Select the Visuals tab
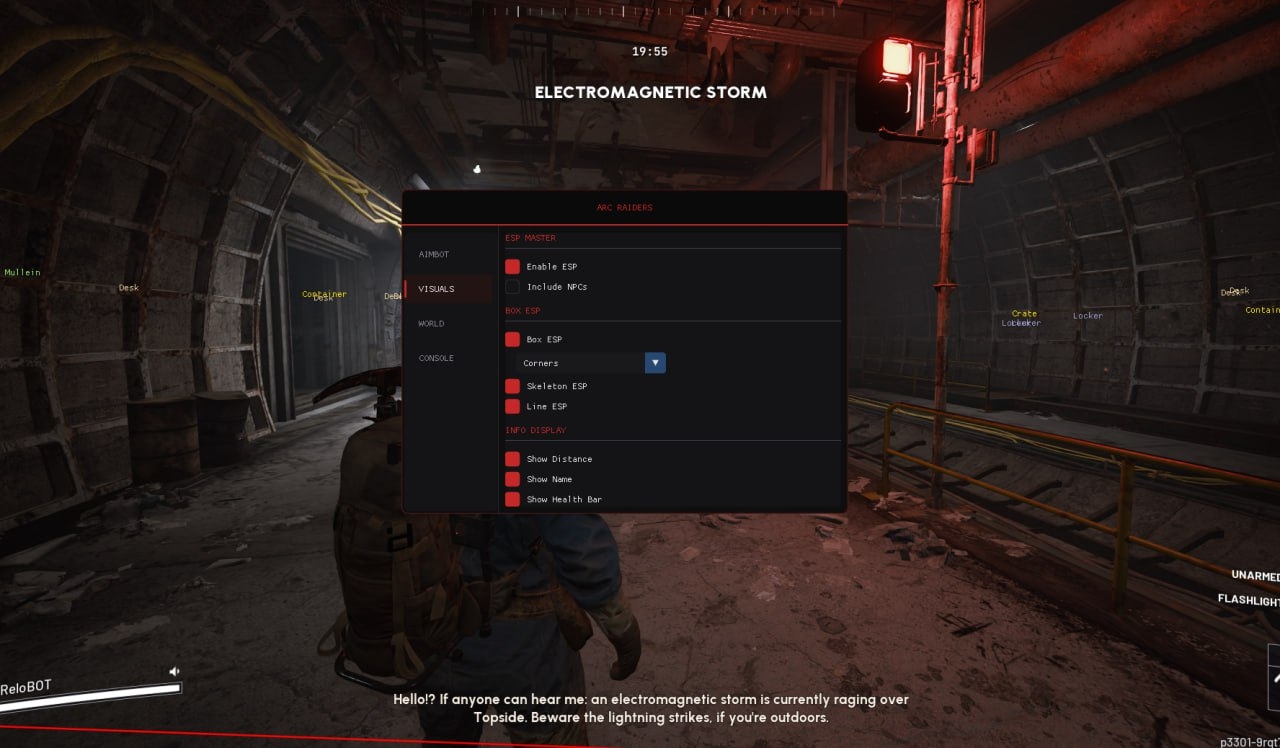The height and width of the screenshot is (748, 1280). (437, 289)
